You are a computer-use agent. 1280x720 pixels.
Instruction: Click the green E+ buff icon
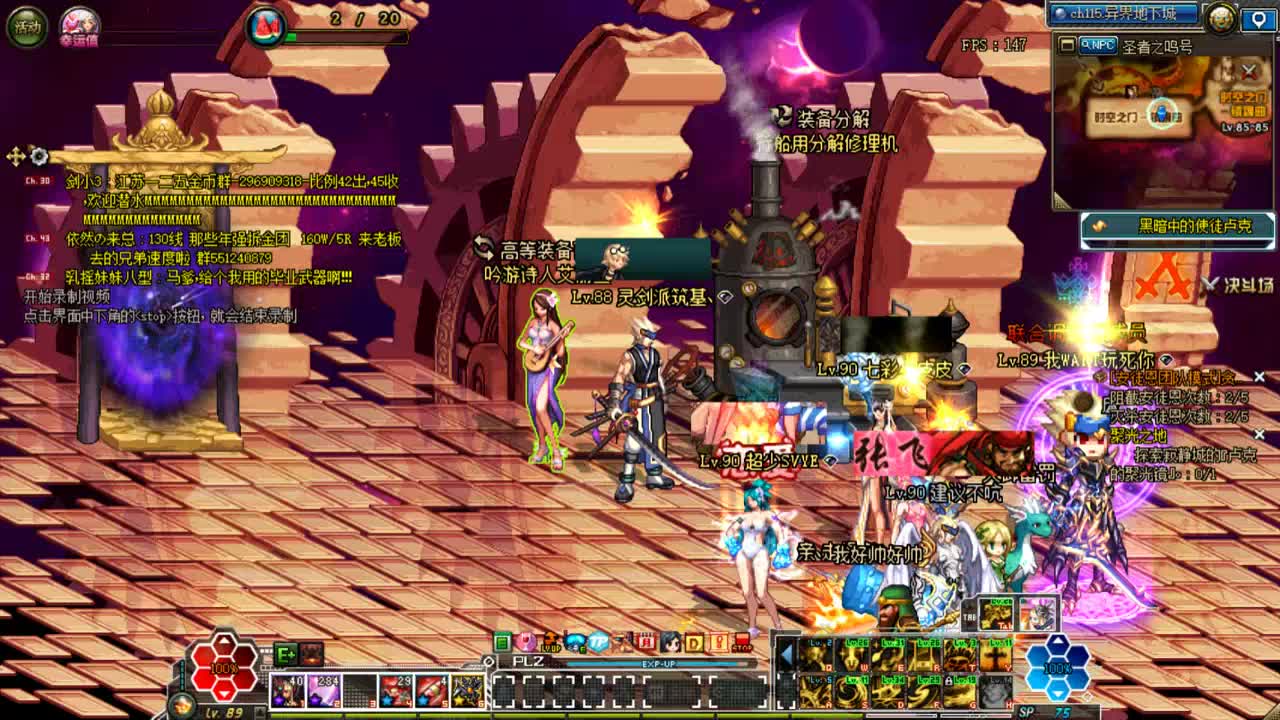click(x=286, y=654)
